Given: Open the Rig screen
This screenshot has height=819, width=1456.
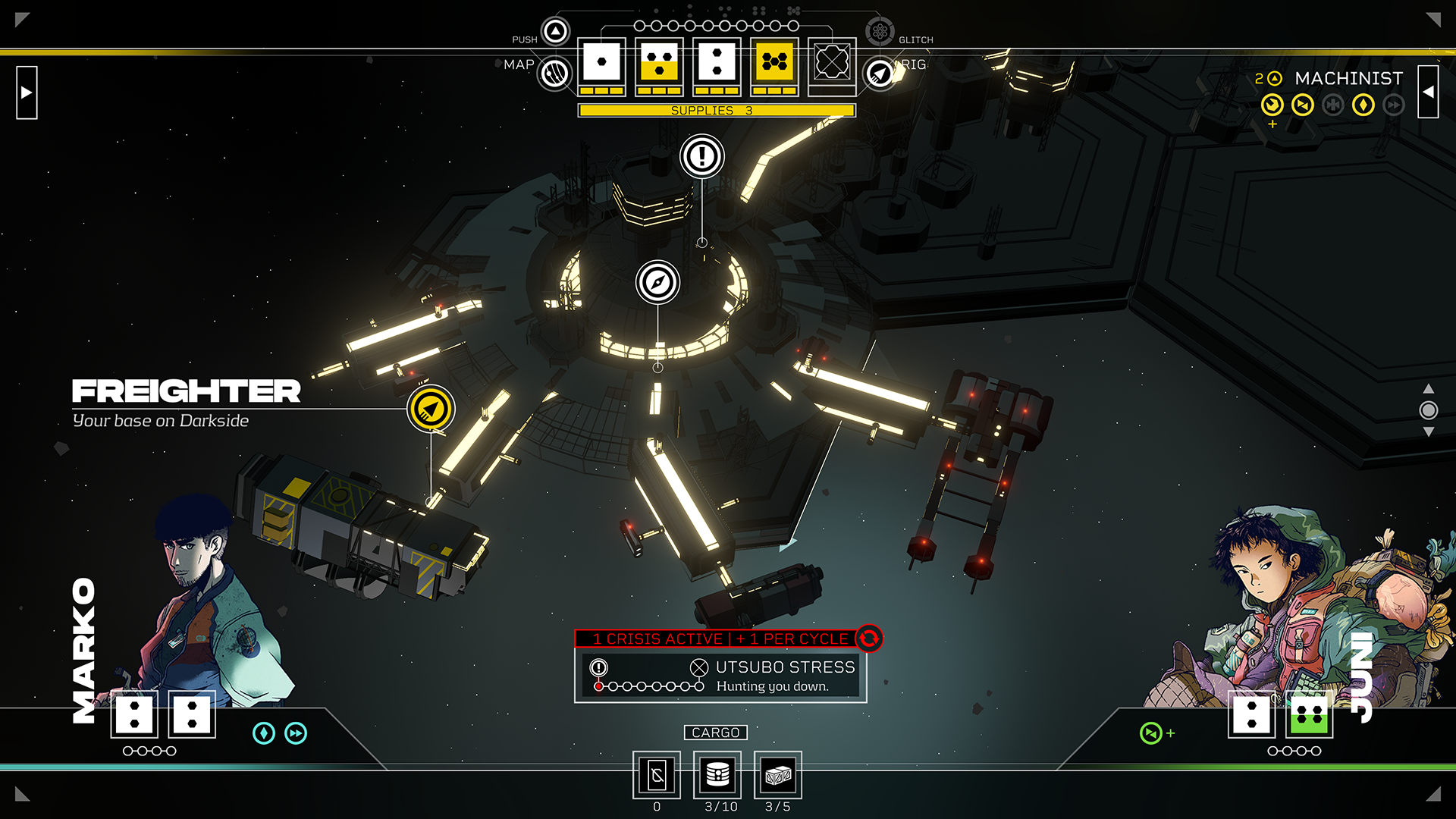Looking at the screenshot, I should point(880,74).
